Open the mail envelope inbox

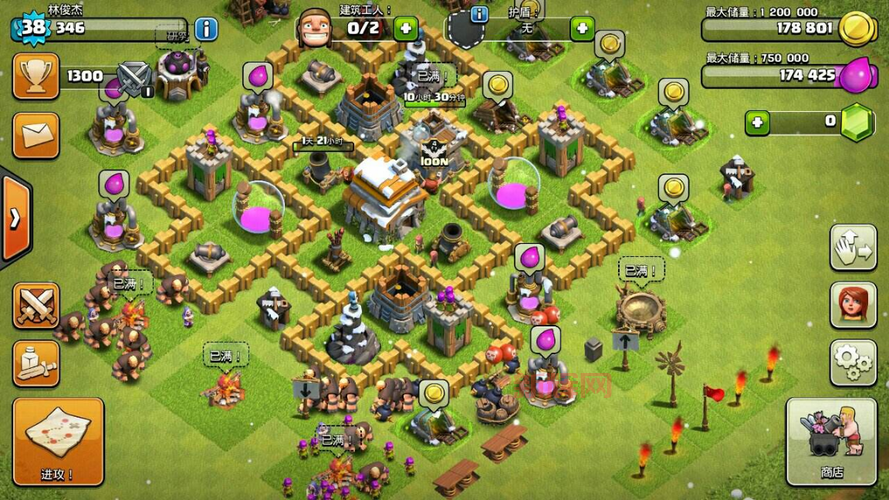pyautogui.click(x=35, y=135)
